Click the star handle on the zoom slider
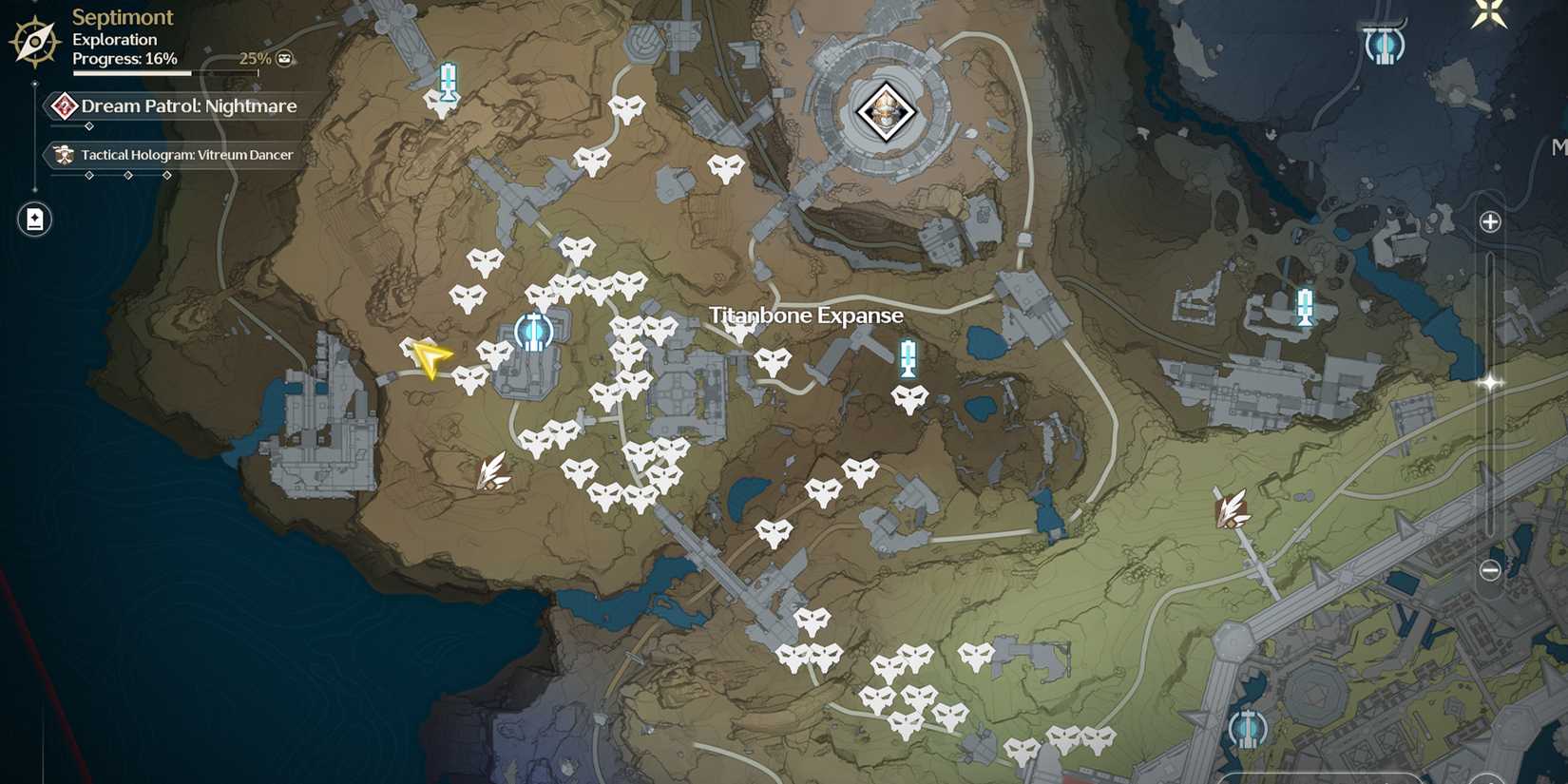Image resolution: width=1568 pixels, height=784 pixels. (x=1488, y=383)
